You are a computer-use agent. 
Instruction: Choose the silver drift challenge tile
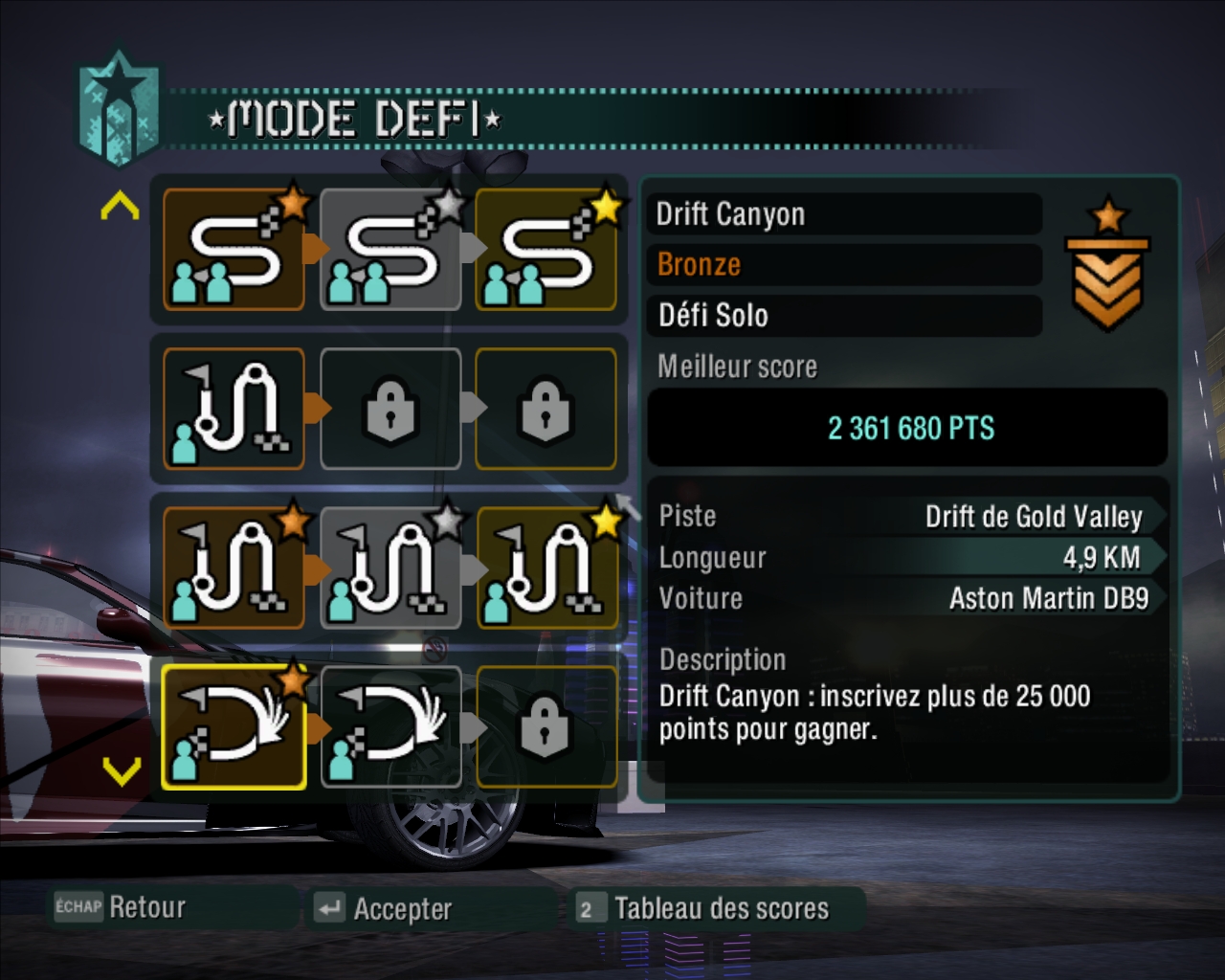pos(390,728)
